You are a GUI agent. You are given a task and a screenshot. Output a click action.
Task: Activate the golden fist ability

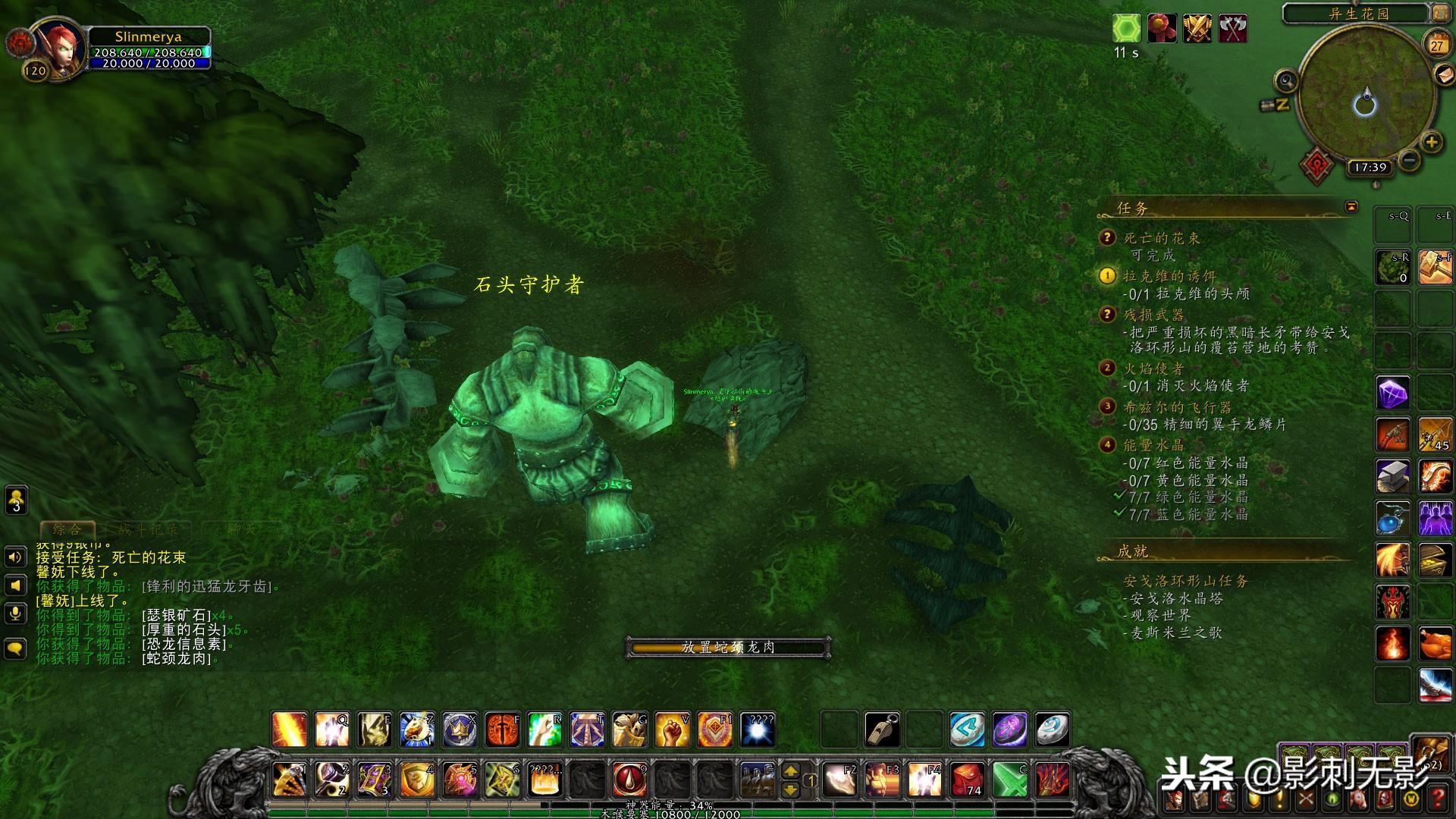[672, 730]
